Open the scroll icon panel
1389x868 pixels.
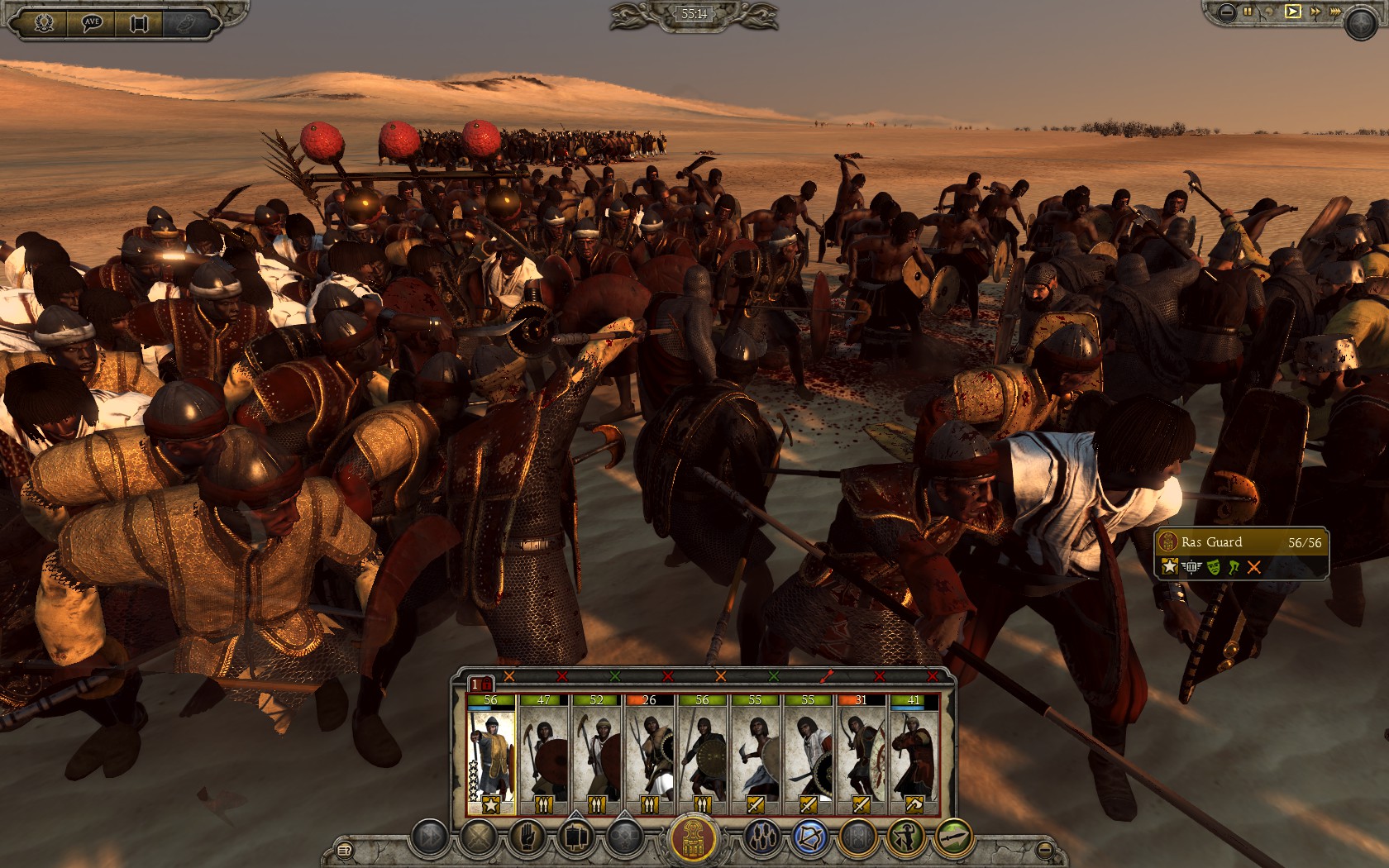[x=139, y=22]
